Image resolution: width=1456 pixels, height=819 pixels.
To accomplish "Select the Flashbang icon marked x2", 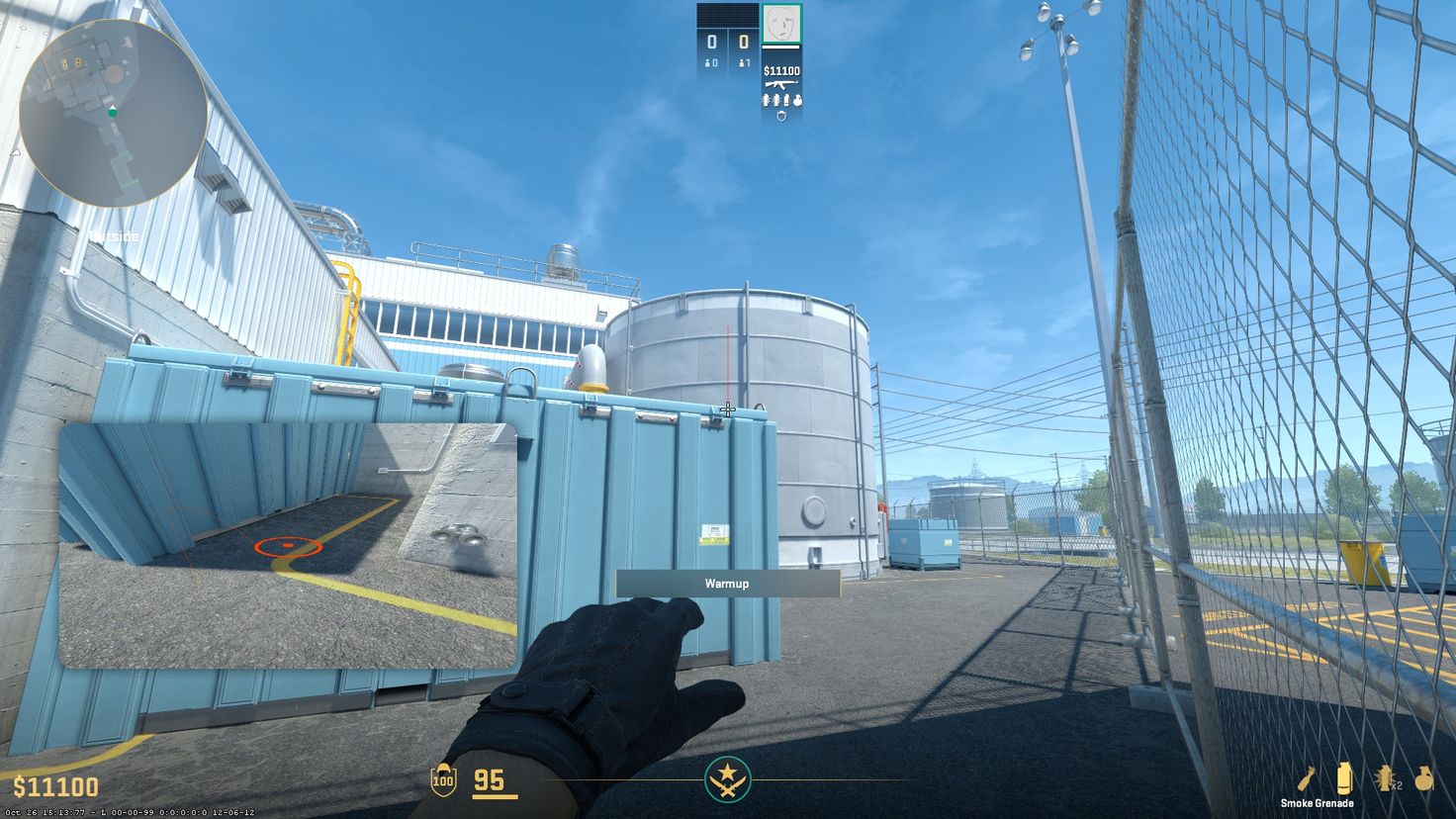I will [x=1384, y=777].
